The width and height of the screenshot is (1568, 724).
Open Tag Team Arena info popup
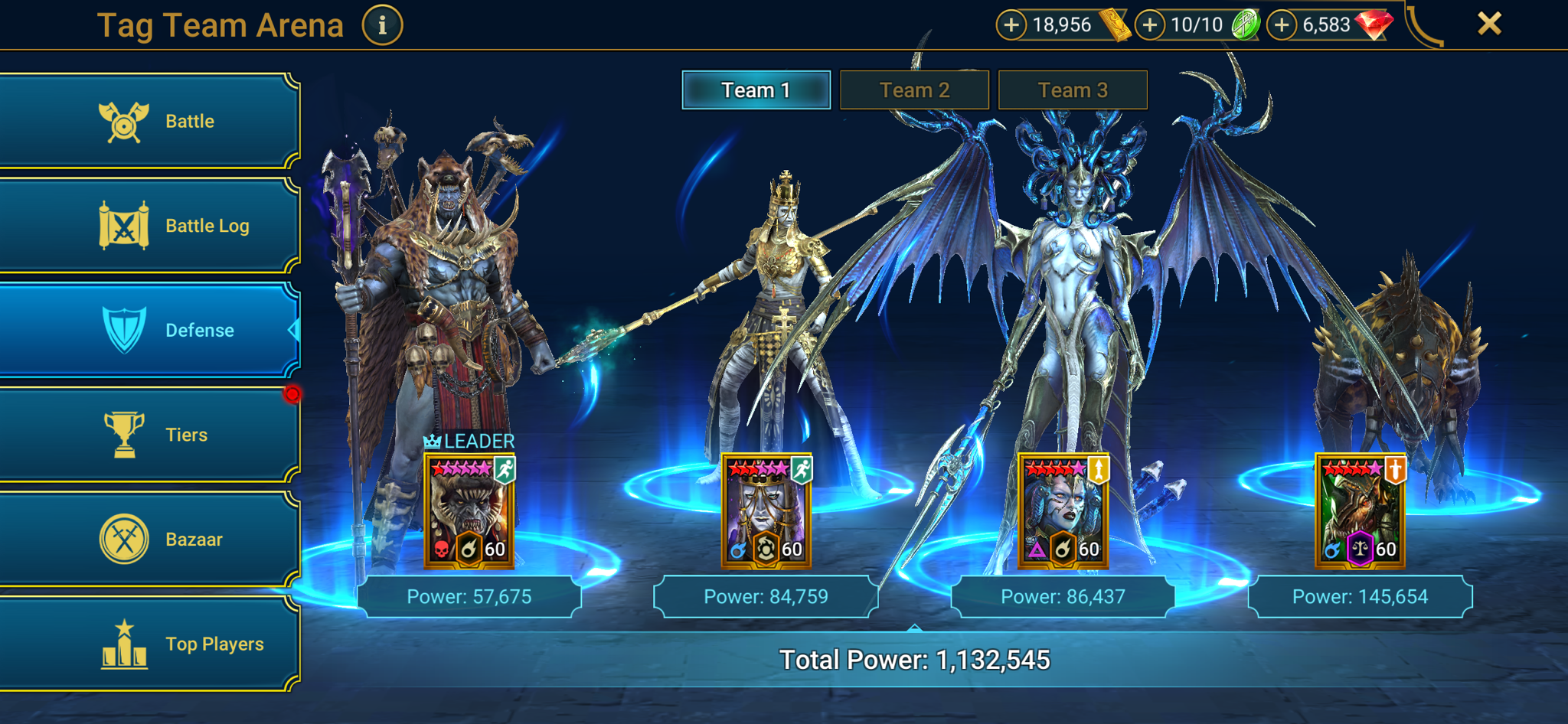(x=381, y=24)
